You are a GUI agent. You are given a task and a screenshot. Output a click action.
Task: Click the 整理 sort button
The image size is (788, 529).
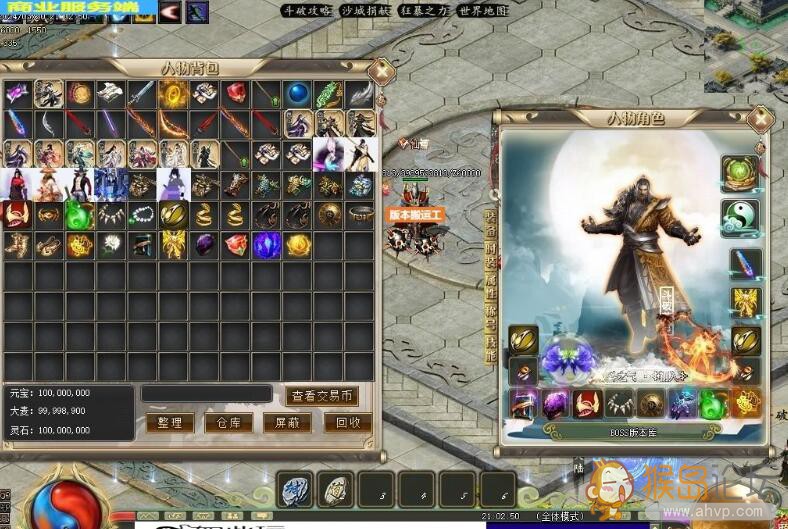pyautogui.click(x=170, y=423)
